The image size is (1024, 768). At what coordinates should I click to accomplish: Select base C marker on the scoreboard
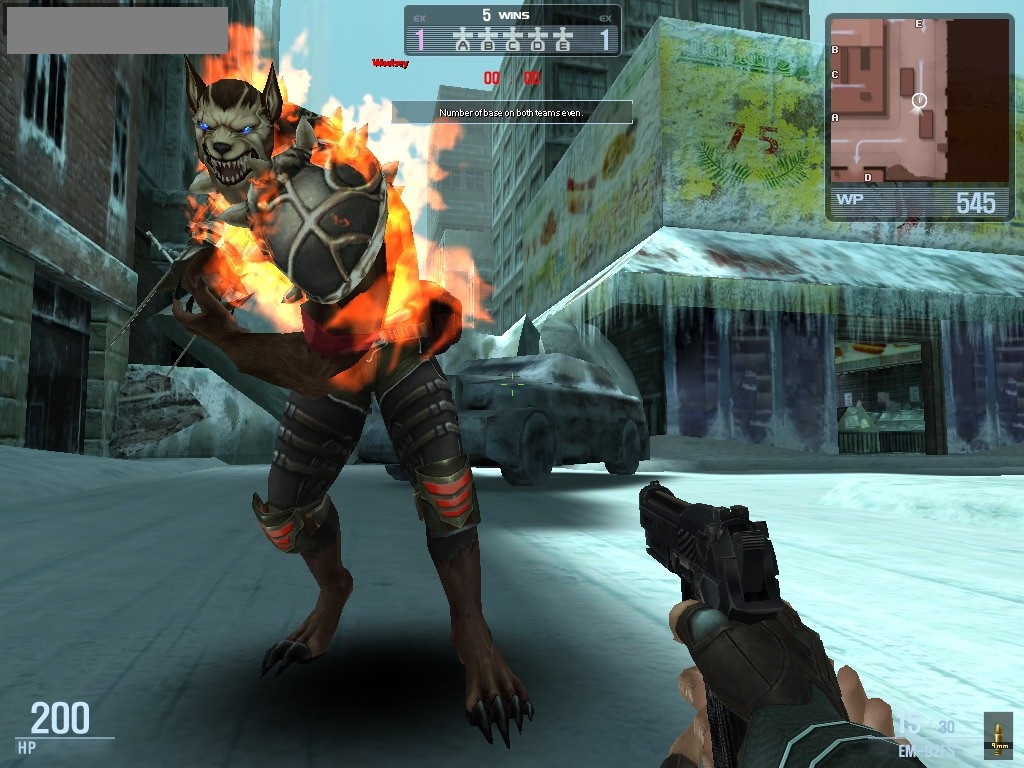click(x=513, y=42)
